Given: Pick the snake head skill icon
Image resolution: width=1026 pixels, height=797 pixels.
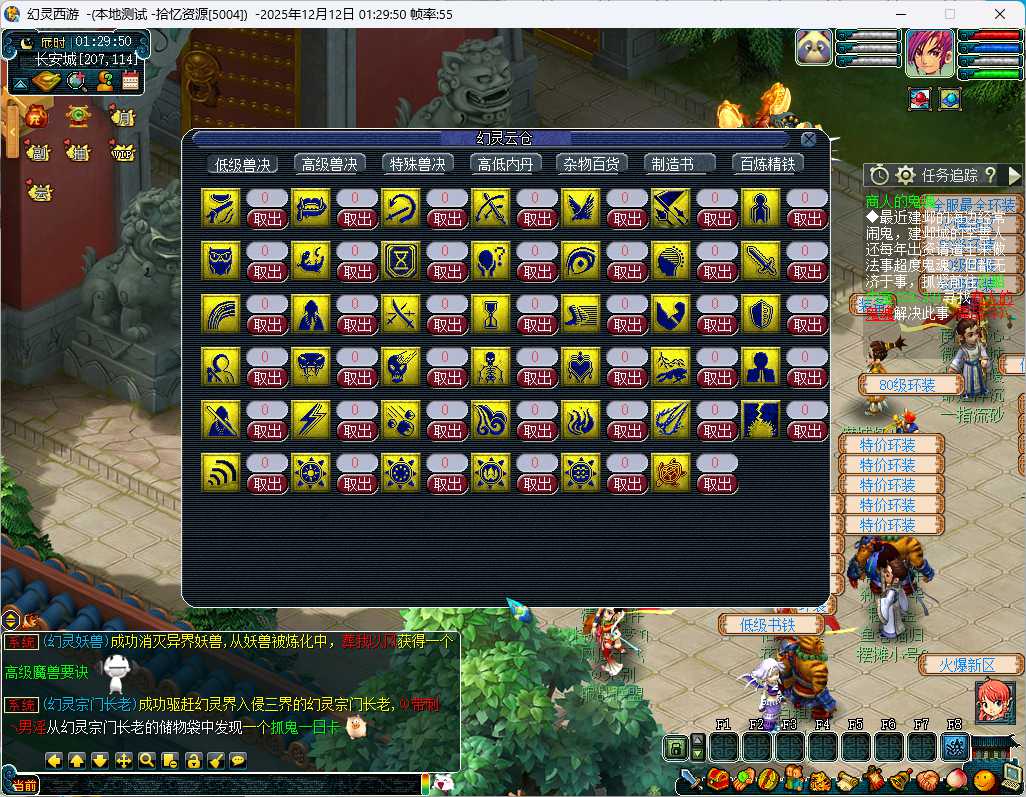Looking at the screenshot, I should tap(310, 366).
